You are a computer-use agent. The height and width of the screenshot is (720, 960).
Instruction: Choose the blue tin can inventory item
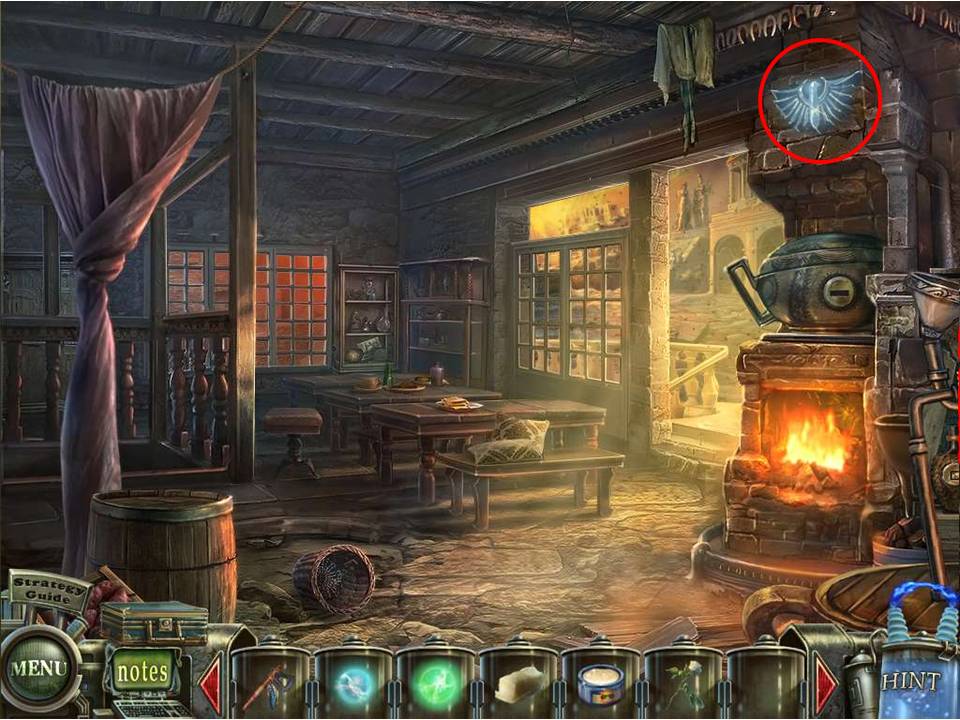pyautogui.click(x=601, y=684)
